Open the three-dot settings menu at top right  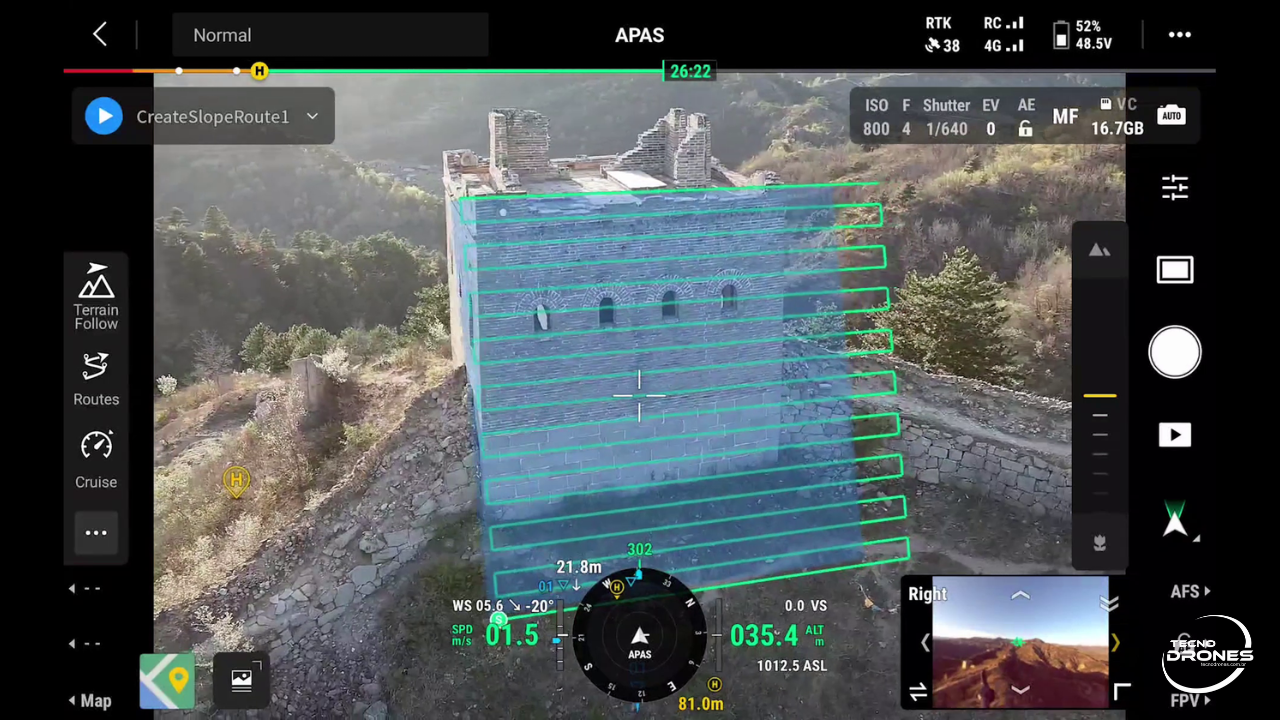pos(1180,35)
